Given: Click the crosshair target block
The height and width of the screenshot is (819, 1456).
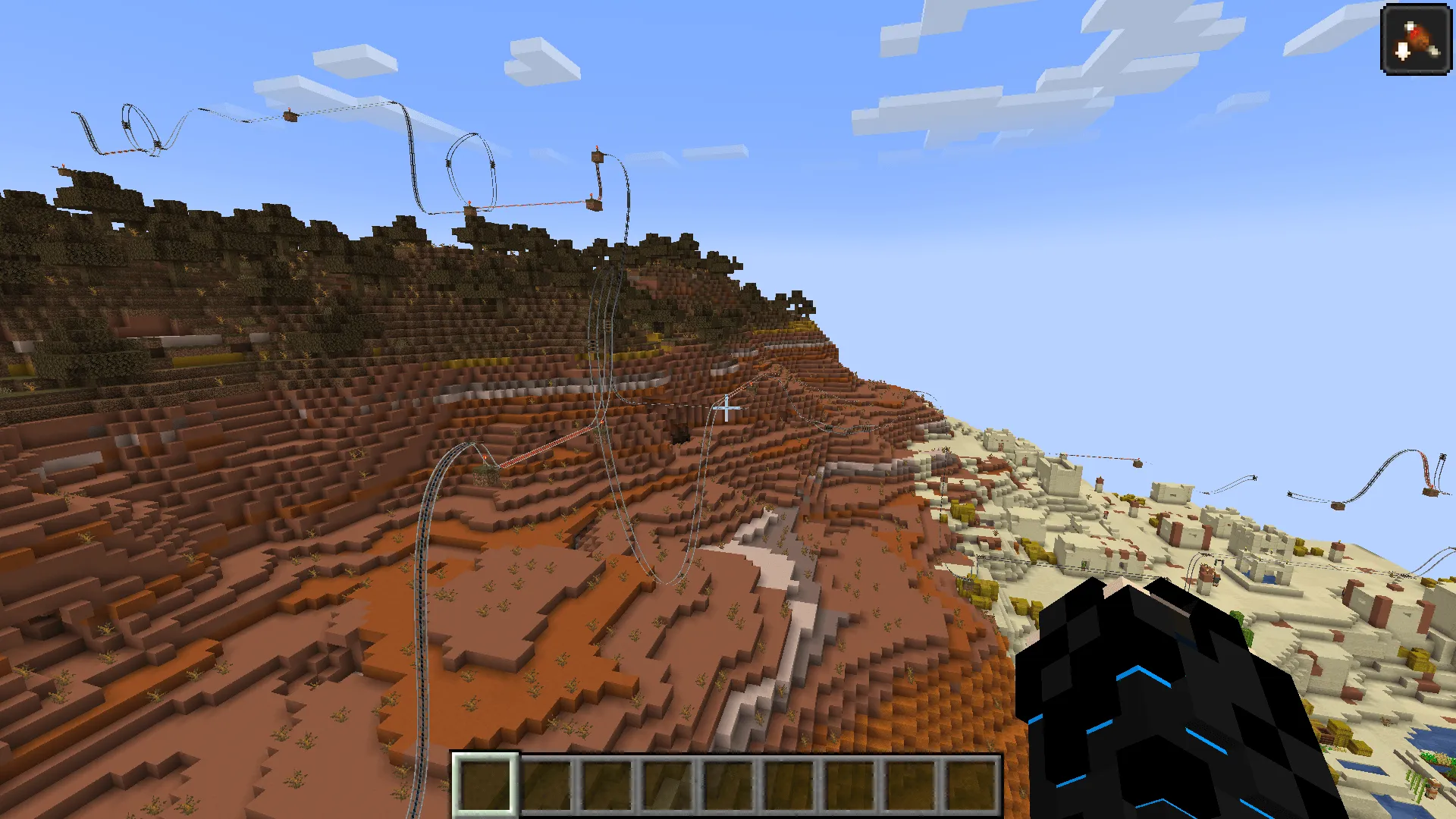Looking at the screenshot, I should [x=726, y=409].
